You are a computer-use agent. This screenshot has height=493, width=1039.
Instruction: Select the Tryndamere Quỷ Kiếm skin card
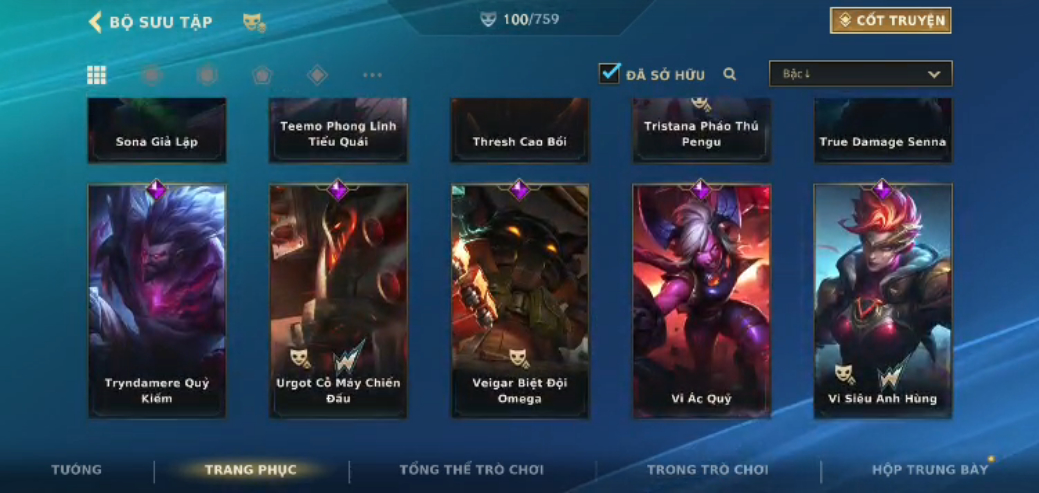(x=157, y=300)
